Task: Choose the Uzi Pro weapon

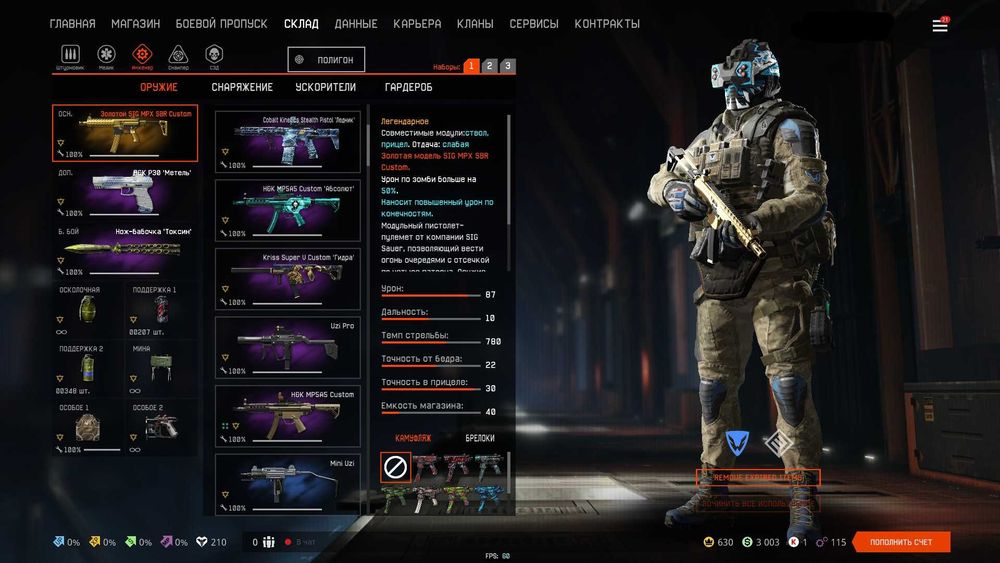Action: click(288, 347)
